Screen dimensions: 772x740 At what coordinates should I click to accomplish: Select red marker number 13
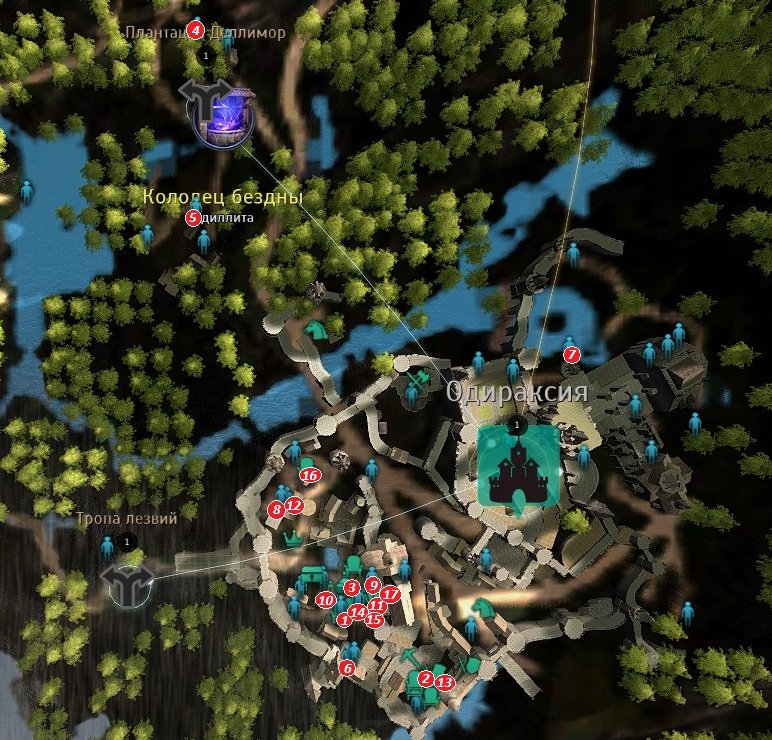(x=445, y=681)
